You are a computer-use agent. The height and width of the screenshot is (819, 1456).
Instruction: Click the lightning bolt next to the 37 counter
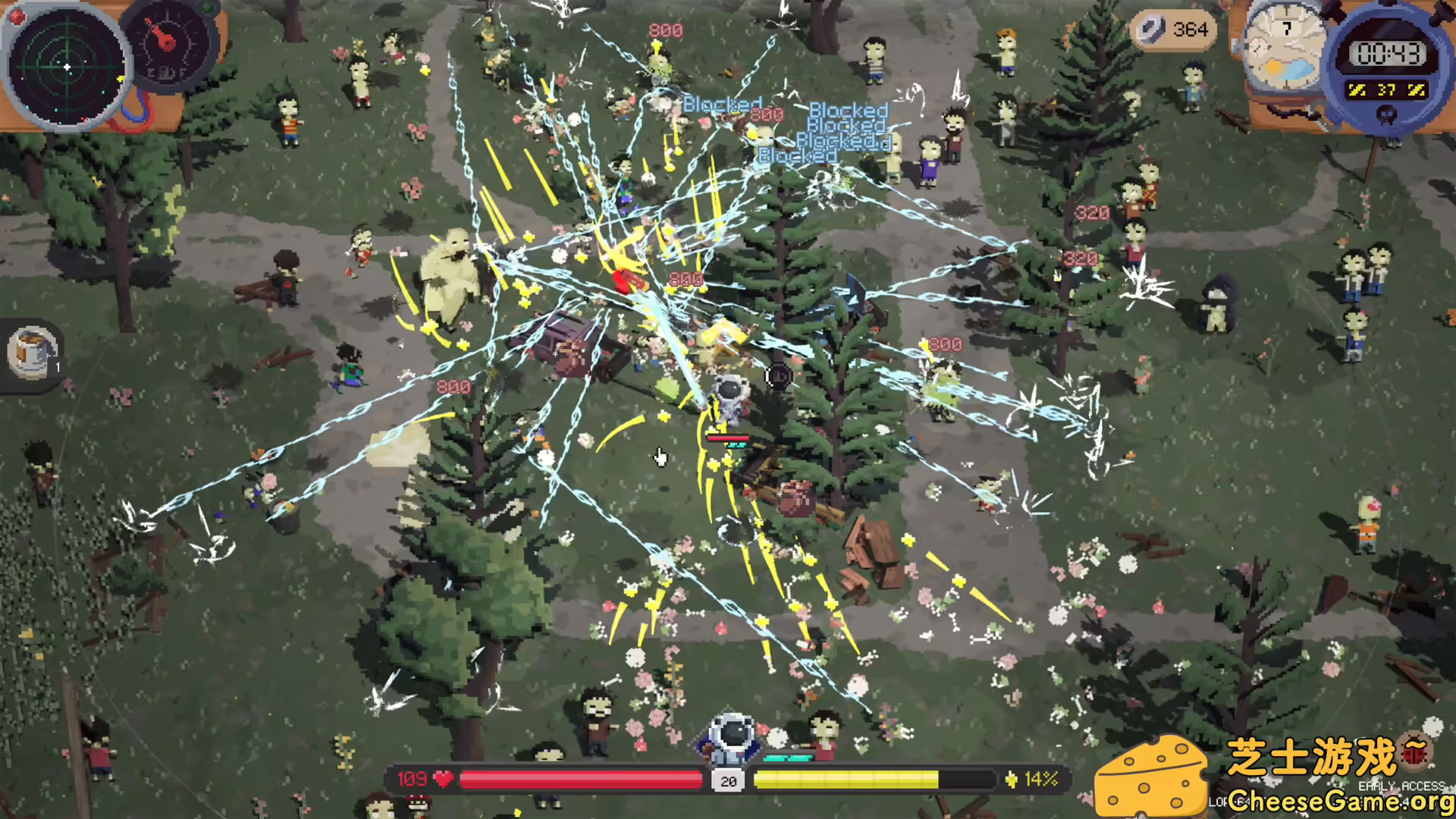point(1357,89)
